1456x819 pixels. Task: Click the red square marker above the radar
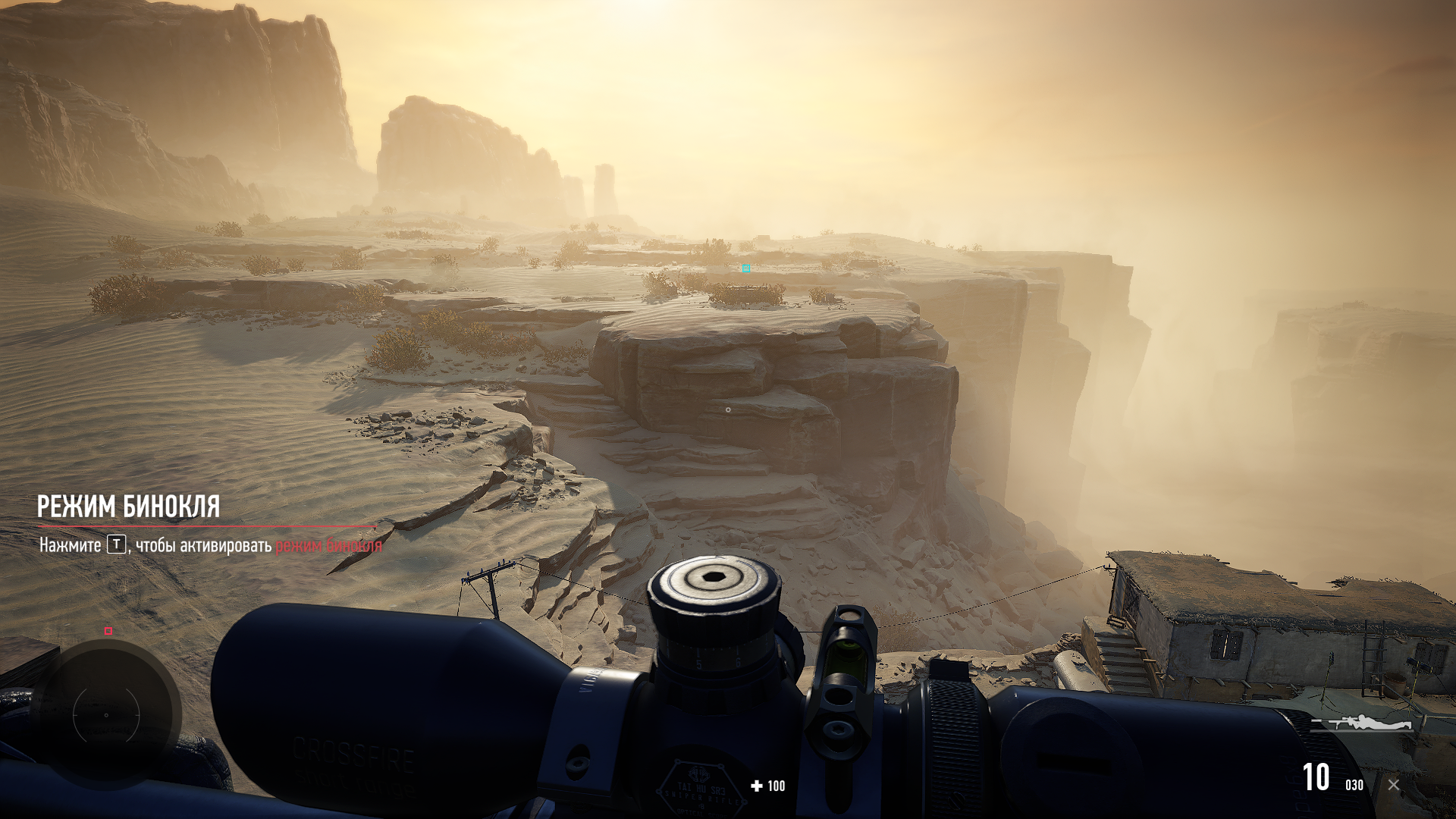click(x=108, y=631)
